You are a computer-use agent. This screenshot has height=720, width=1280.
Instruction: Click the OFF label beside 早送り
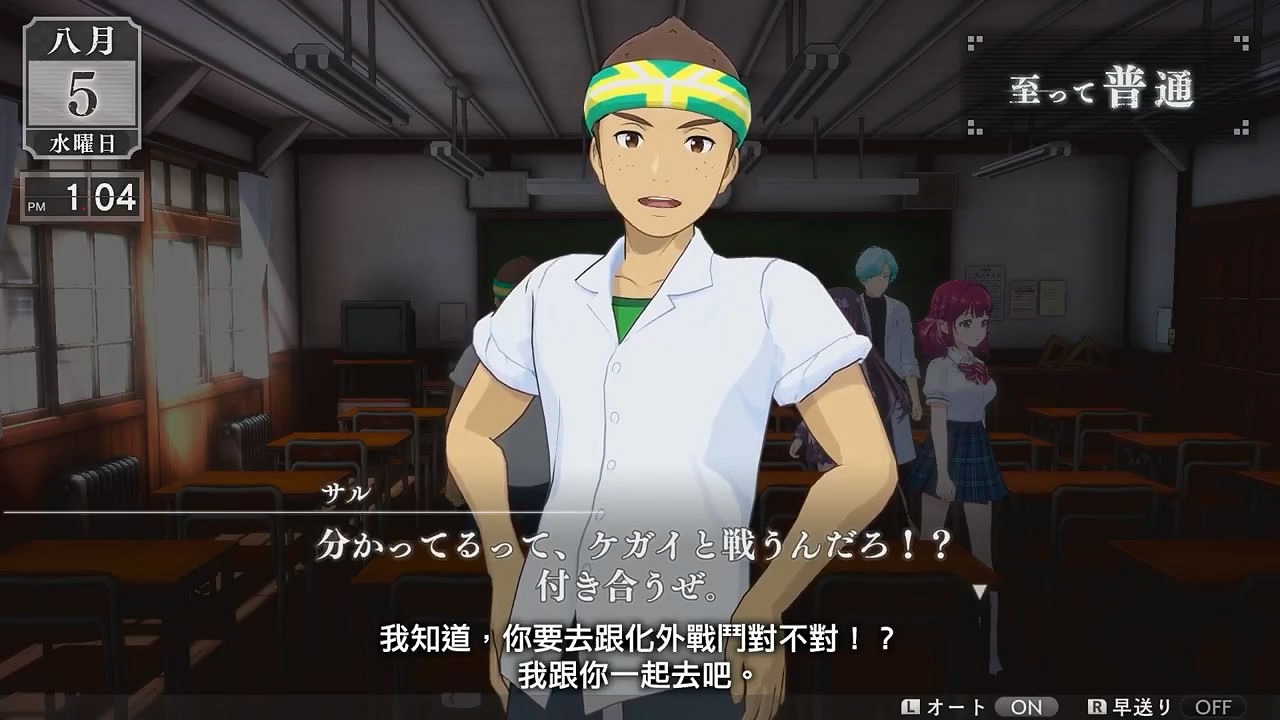[x=1215, y=705]
